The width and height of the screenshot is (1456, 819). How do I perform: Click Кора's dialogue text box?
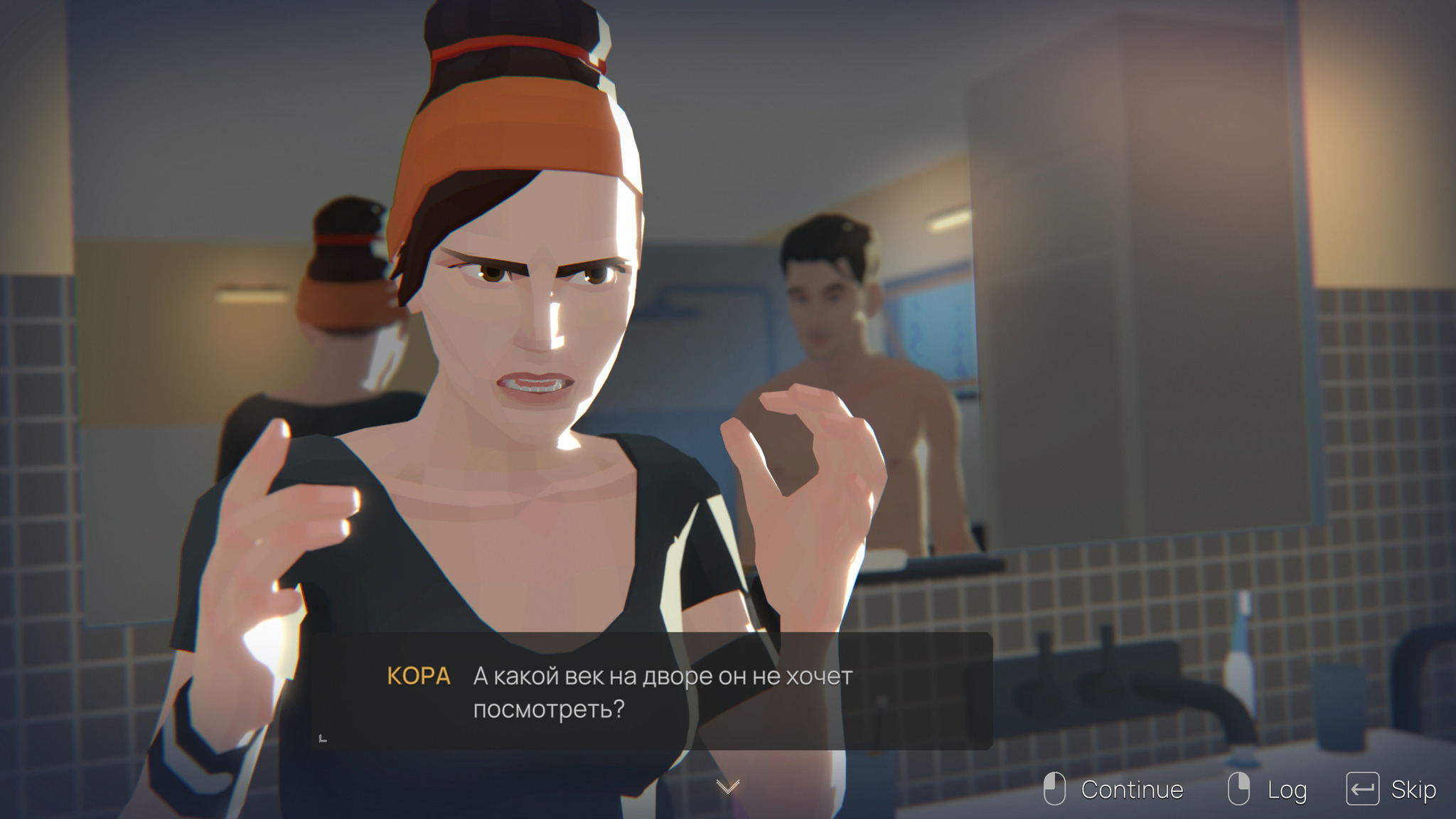coord(651,691)
